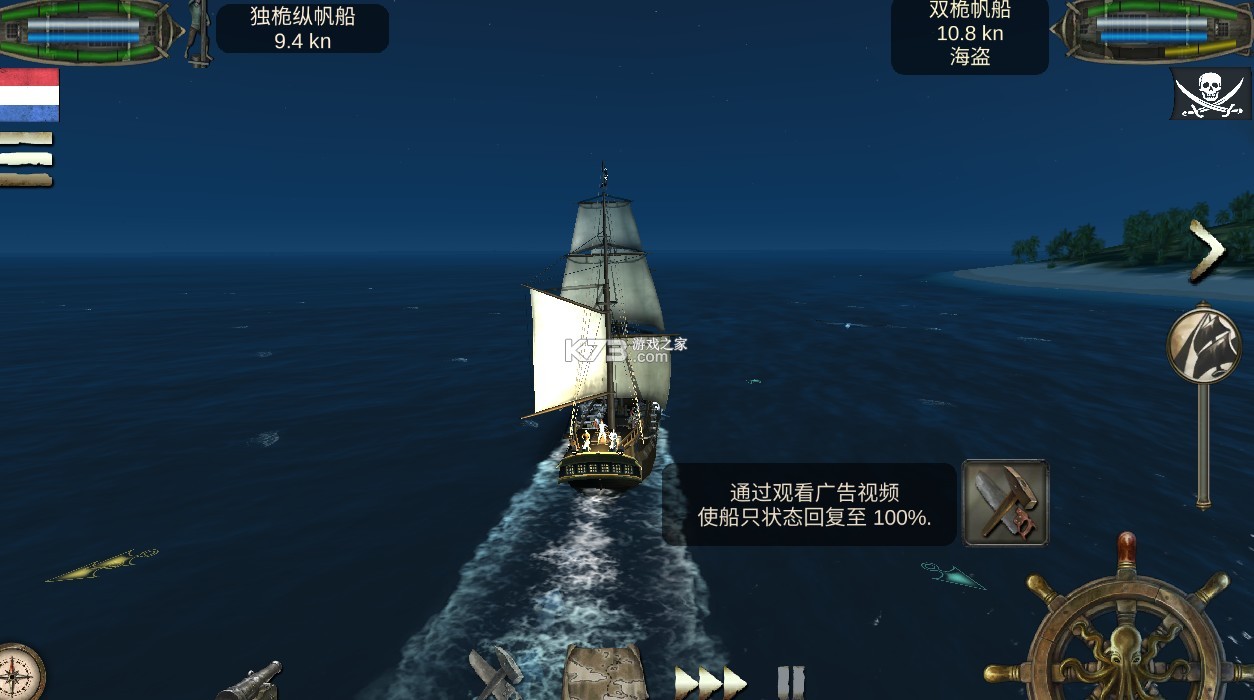Tap the hammer-and-saw repair button
The height and width of the screenshot is (700, 1254).
[x=1005, y=503]
